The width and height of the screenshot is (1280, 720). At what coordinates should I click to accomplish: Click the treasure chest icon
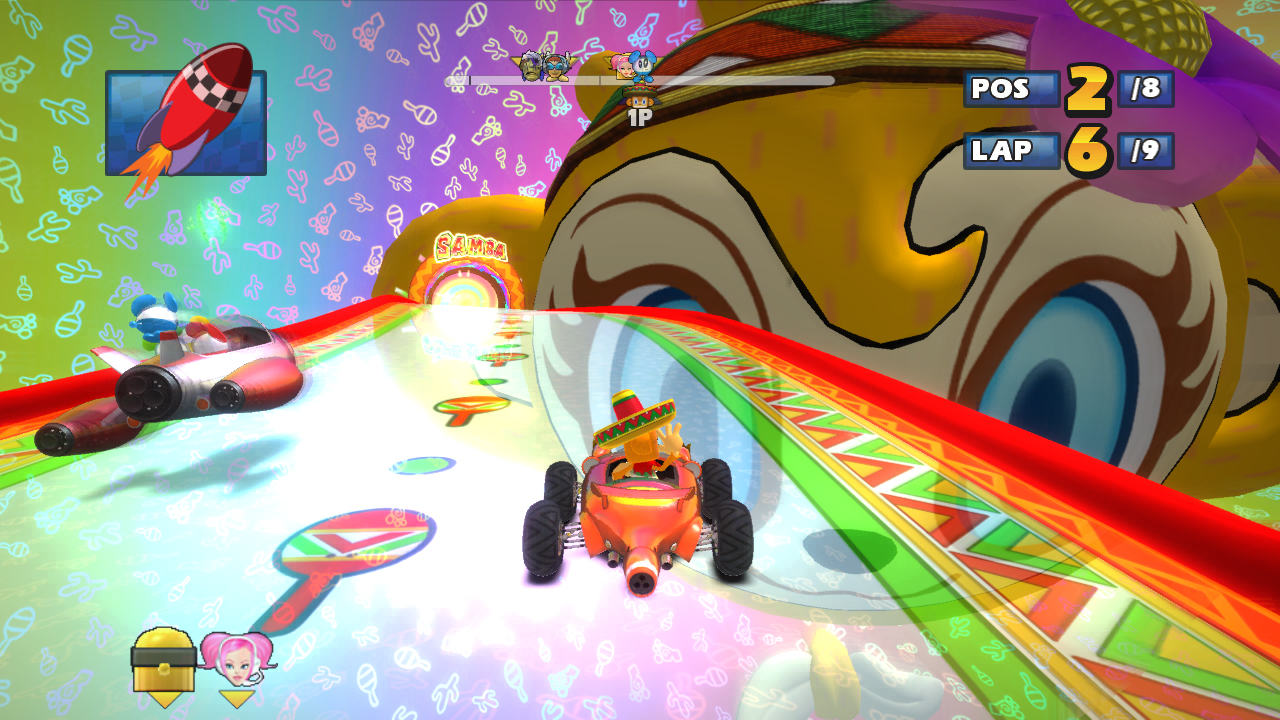[163, 663]
